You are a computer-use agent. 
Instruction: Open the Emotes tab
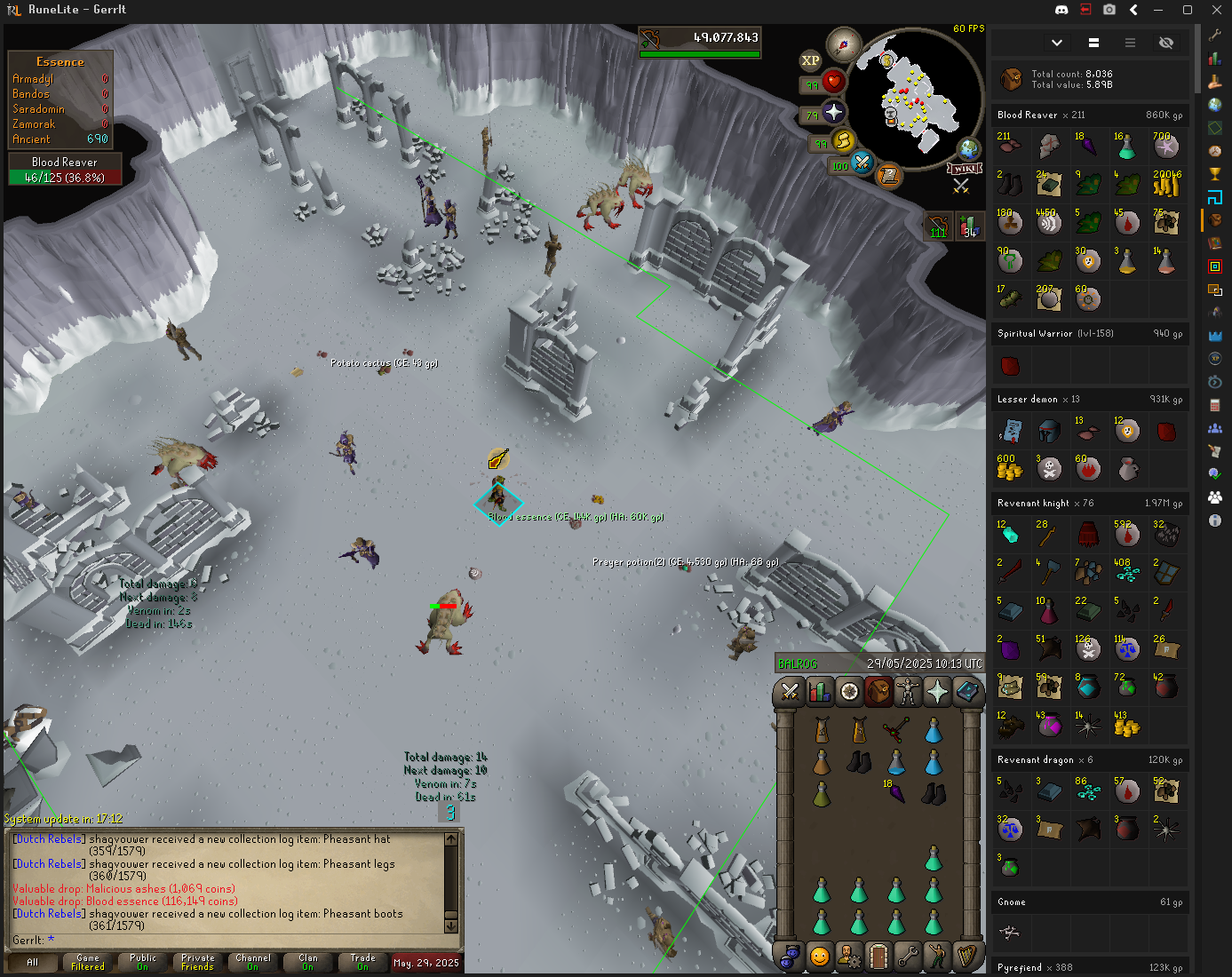(936, 957)
